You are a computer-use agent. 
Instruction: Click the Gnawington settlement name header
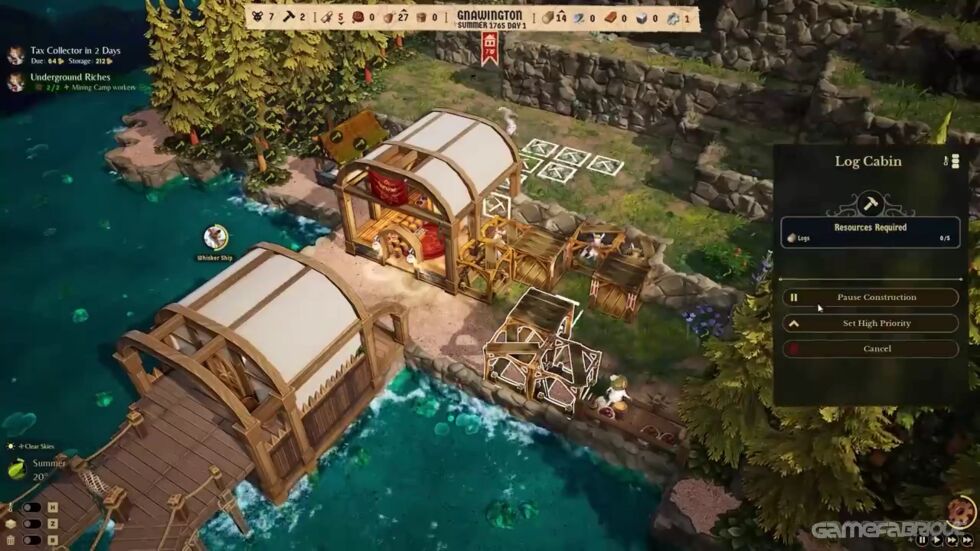489,16
